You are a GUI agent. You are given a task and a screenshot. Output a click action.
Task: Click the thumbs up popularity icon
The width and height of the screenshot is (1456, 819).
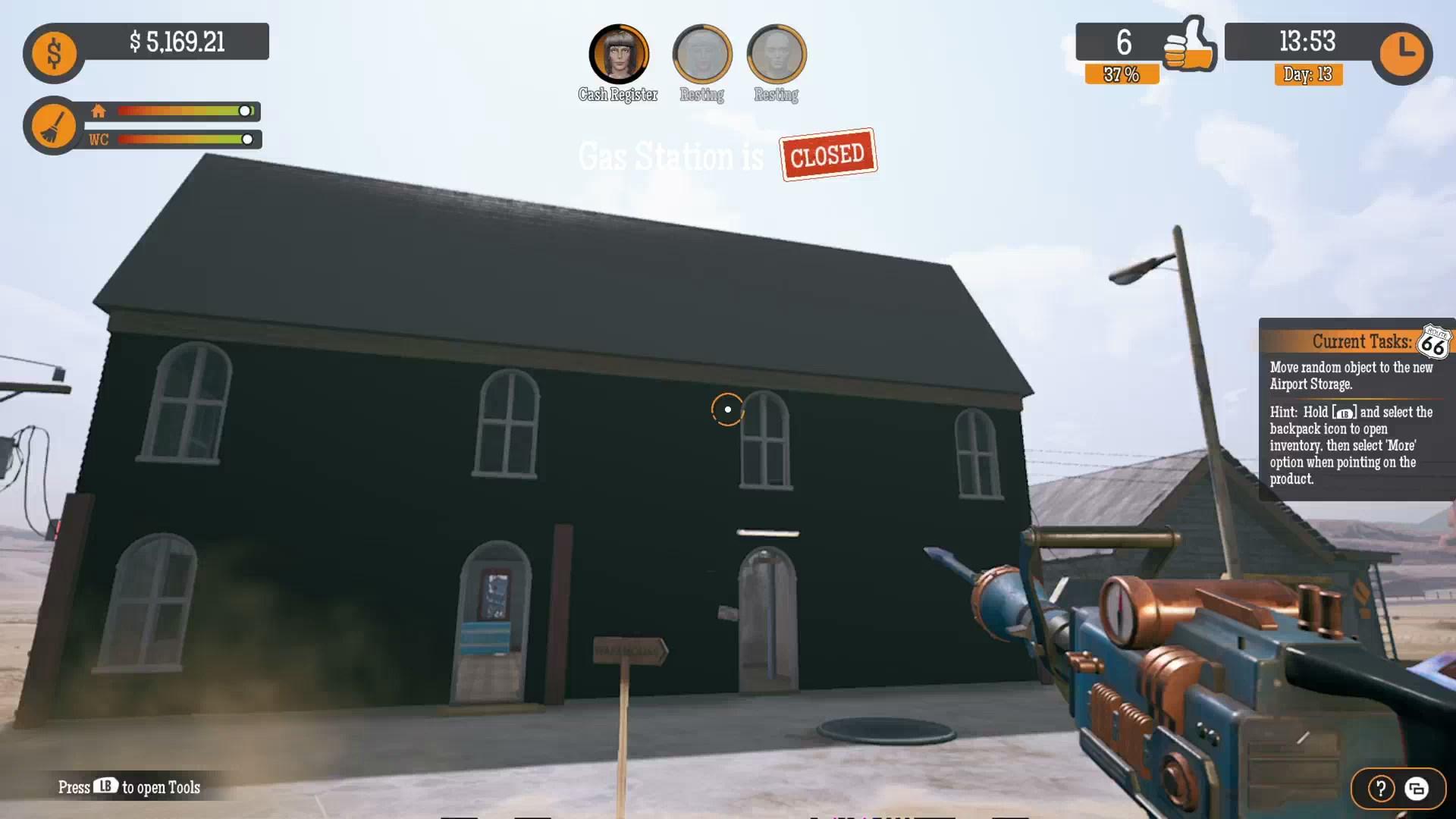[1189, 45]
